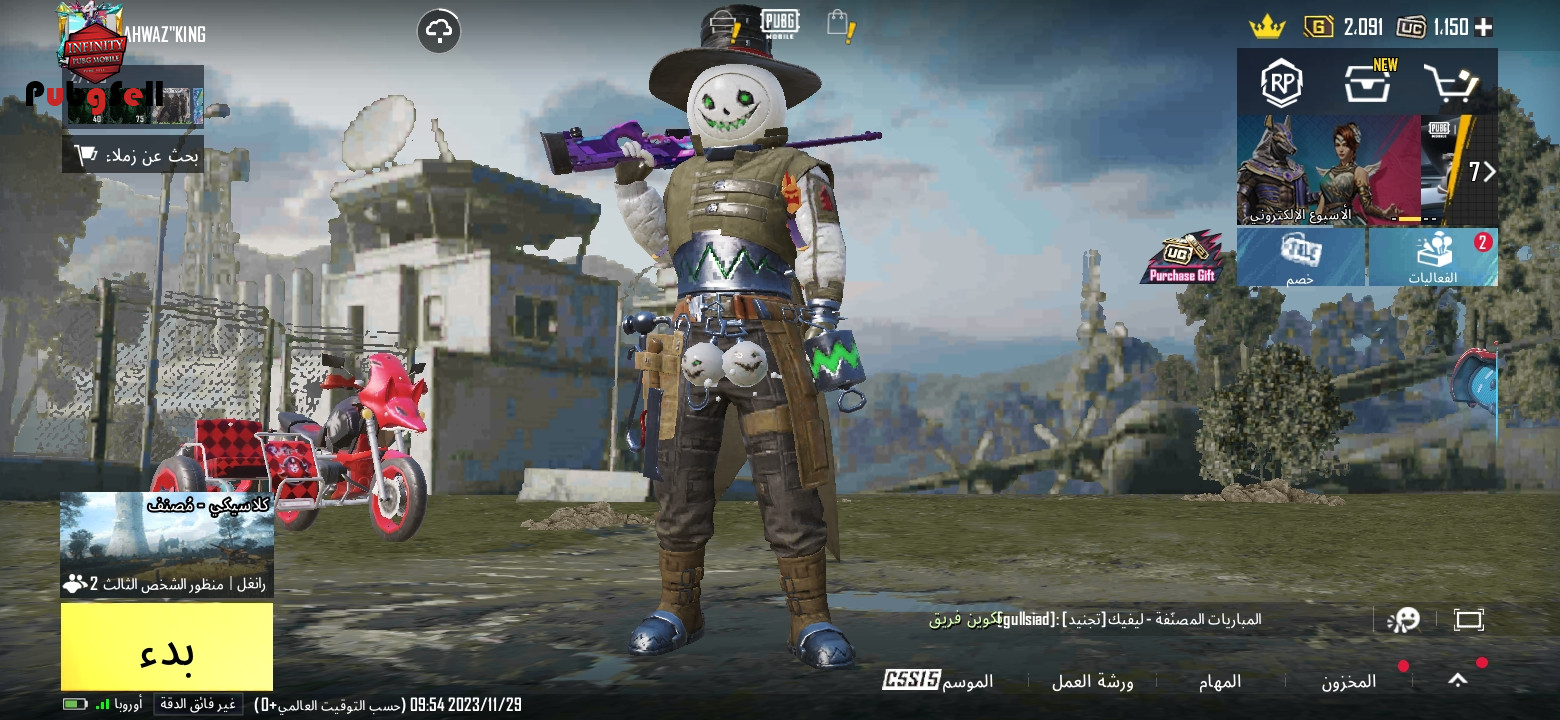Screen dimensions: 1560x720
Task: View the الأسبوع الإلكتروني event banner
Action: click(1329, 171)
